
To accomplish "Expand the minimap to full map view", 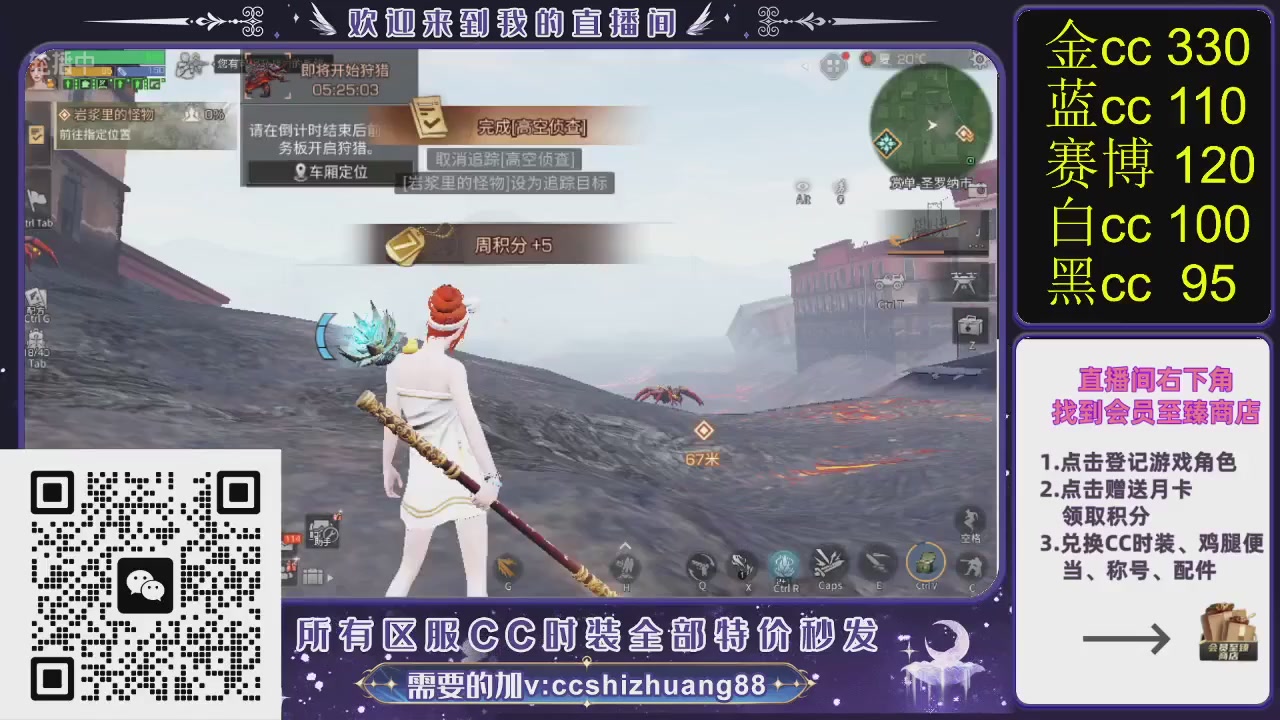I will click(930, 125).
